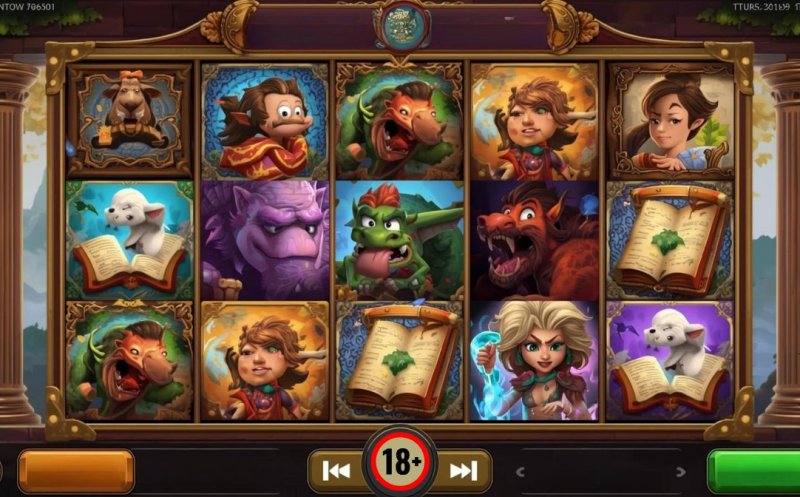Decrease the value with the left chevron
Viewport: 800px width, 497px height.
[520, 472]
